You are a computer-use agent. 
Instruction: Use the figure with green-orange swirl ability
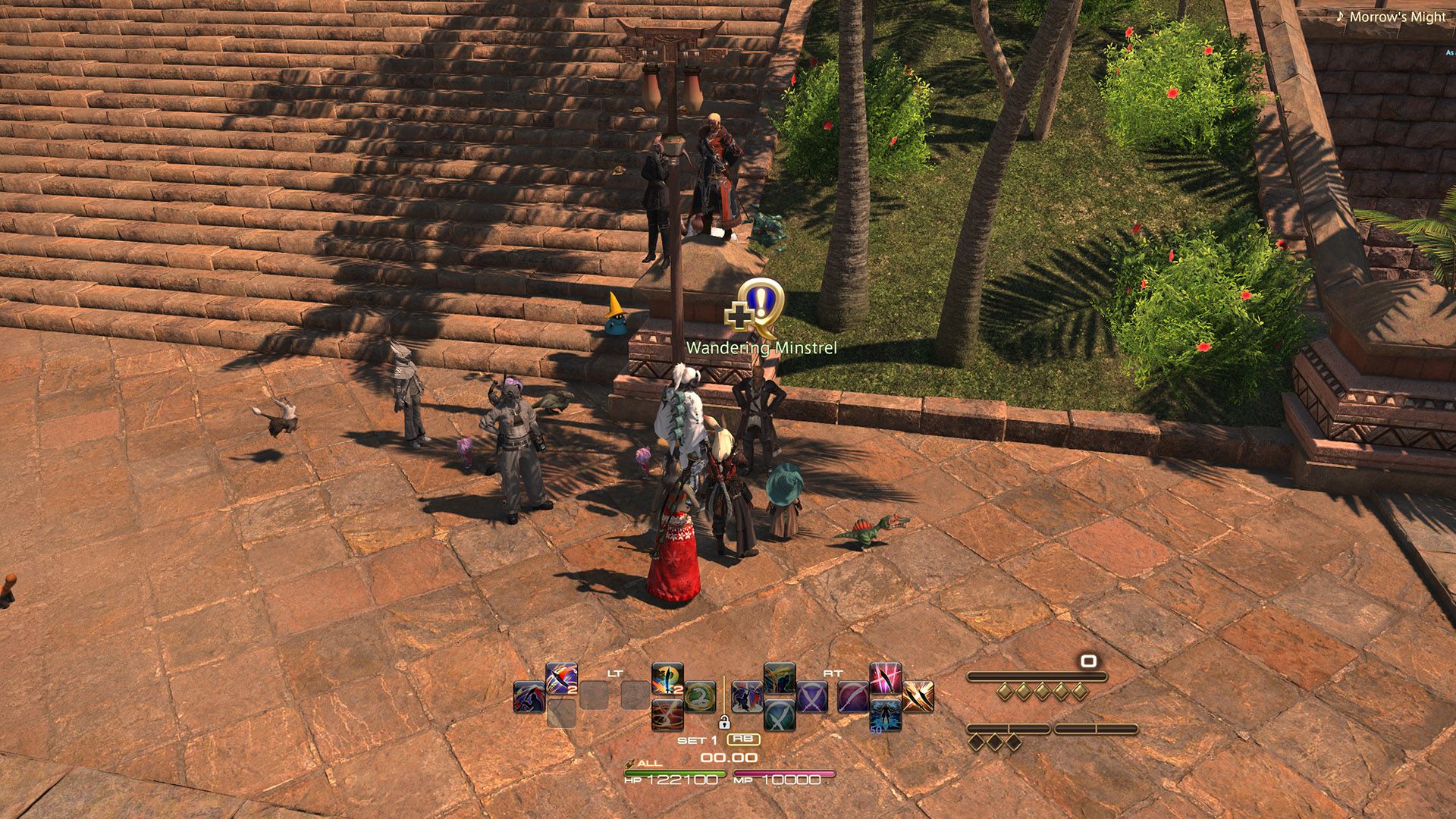coord(780,679)
